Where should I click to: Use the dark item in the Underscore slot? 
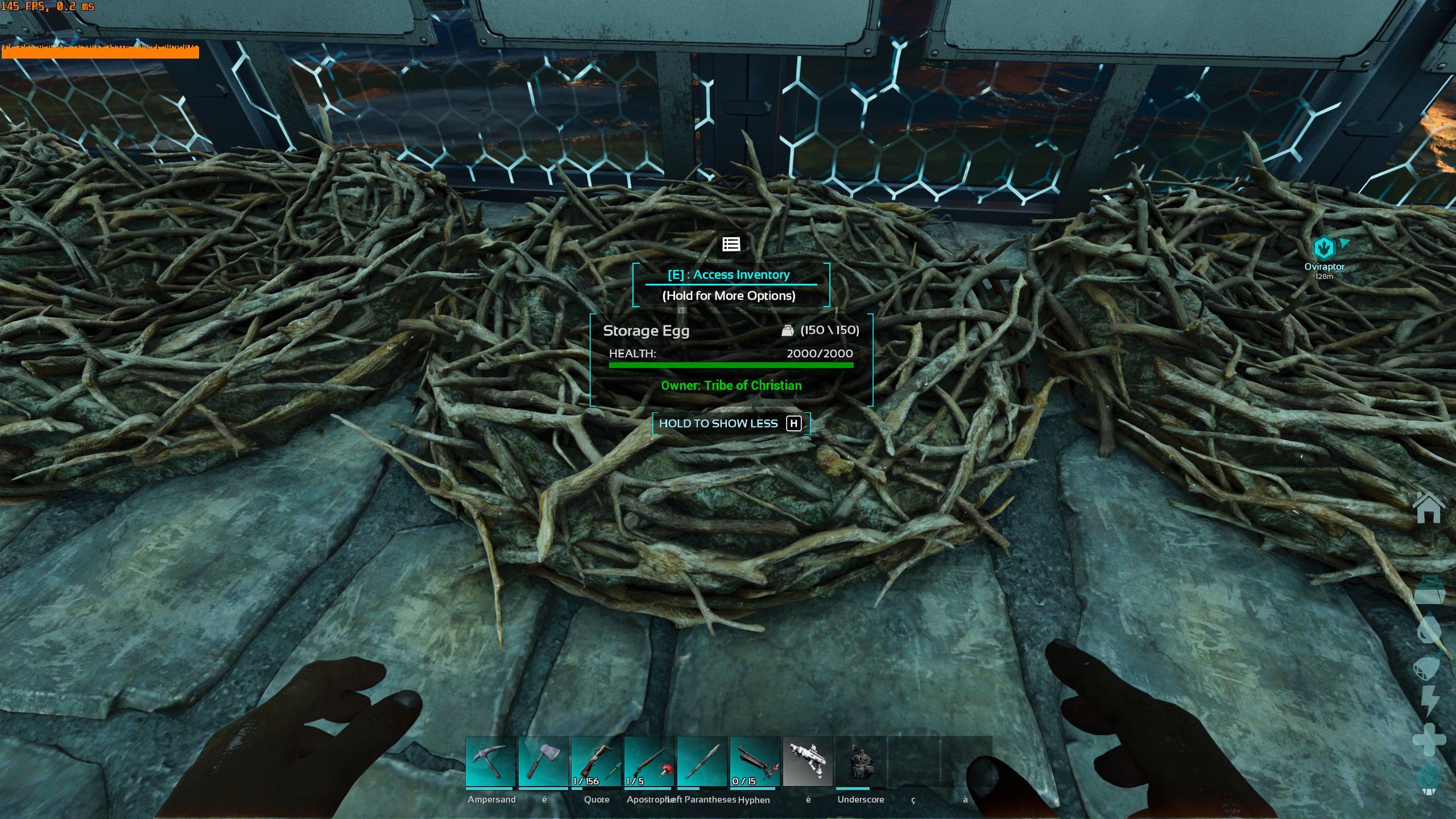(861, 762)
